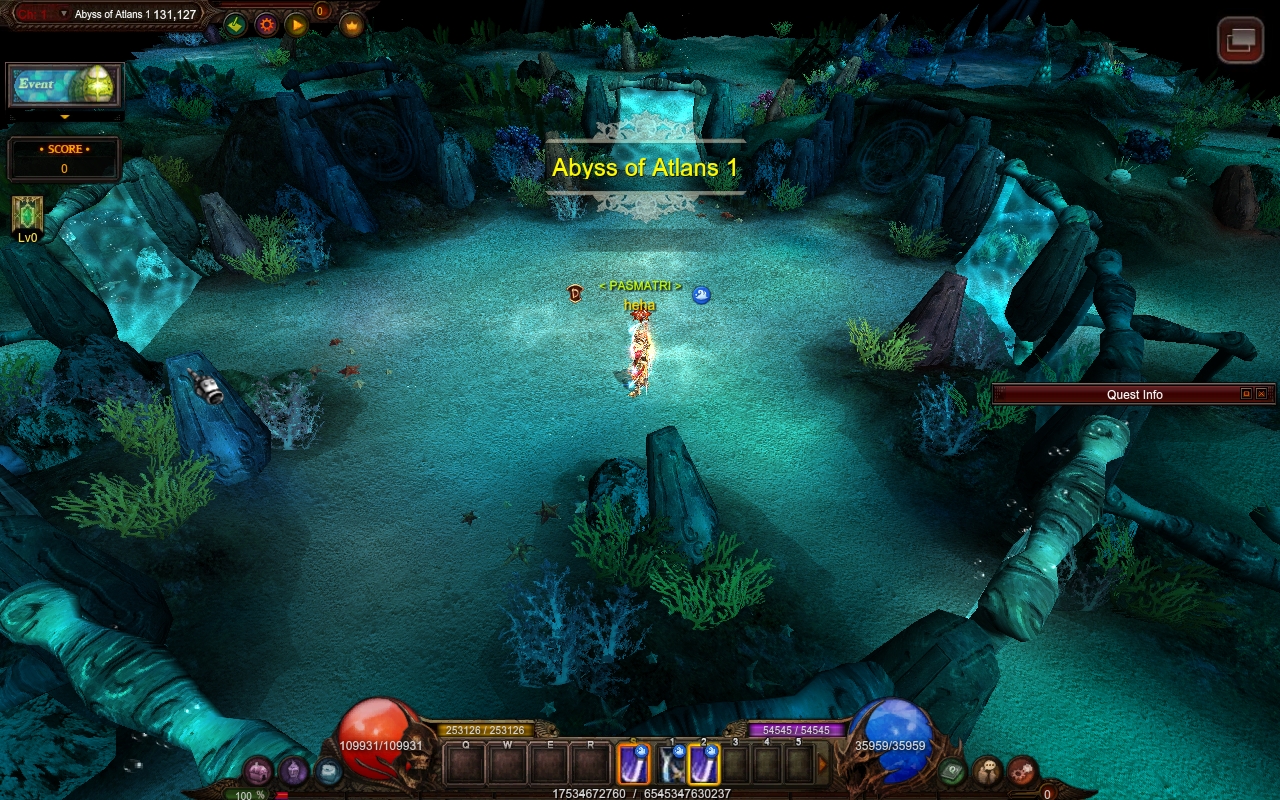1280x800 pixels.
Task: Minimize the Quest Info panel
Action: [1246, 394]
